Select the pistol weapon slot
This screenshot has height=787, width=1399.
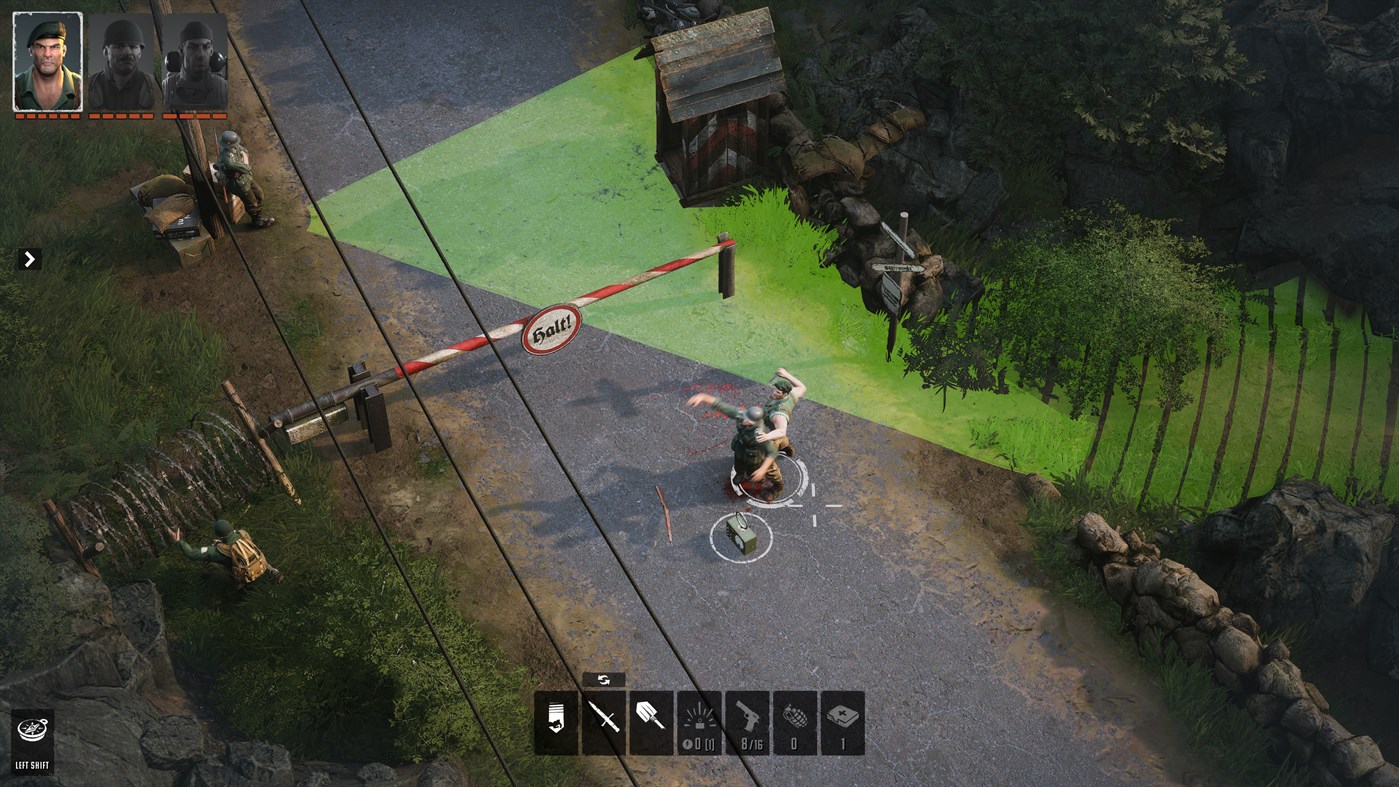tap(746, 715)
